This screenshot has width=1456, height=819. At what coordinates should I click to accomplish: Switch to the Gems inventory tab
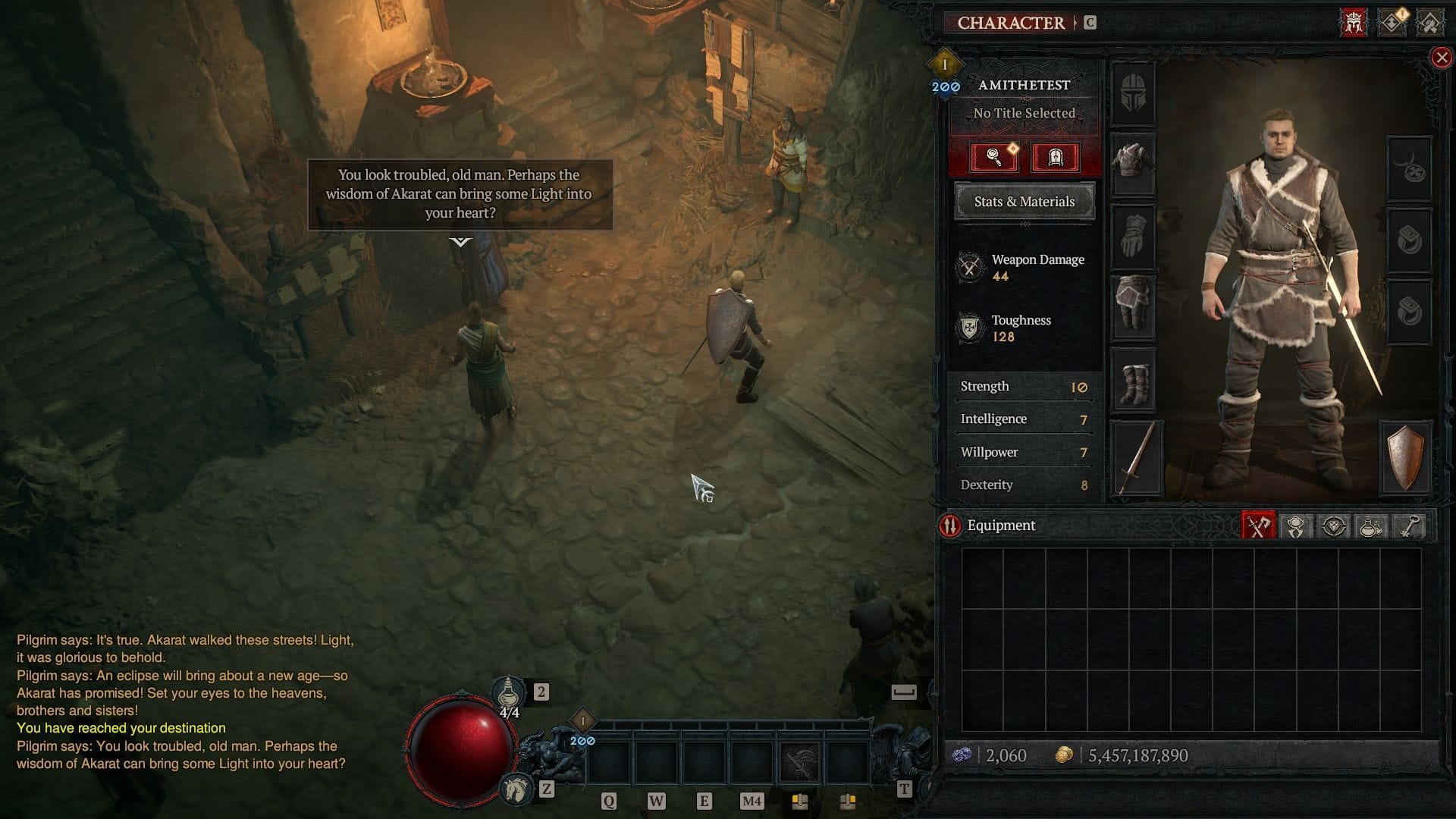tap(1332, 526)
